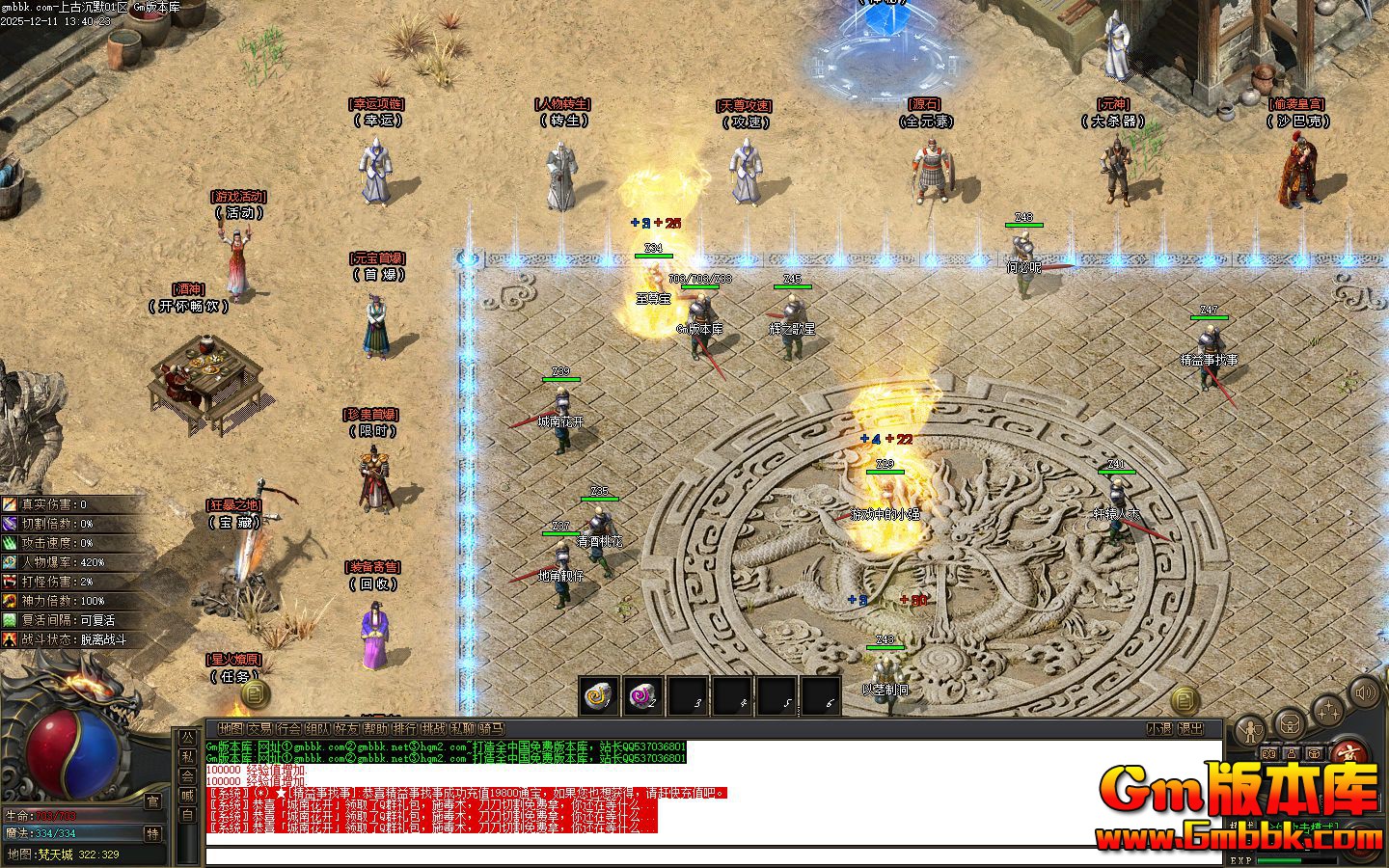Open the character panel icon (sword and shield figure)
The image size is (1389, 868).
pos(1252,728)
